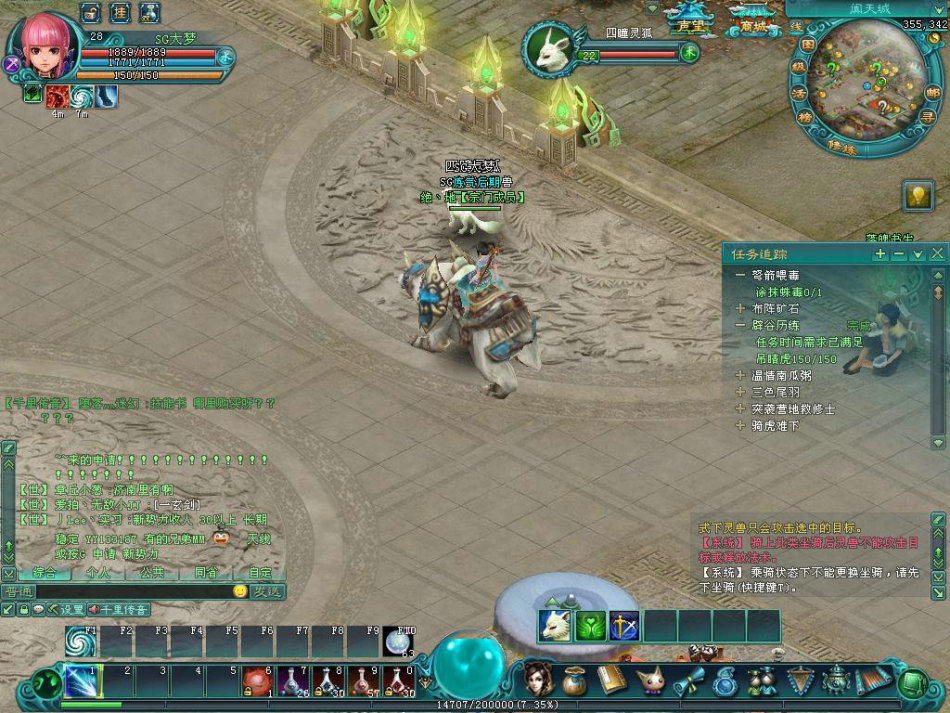Expand the 布阵矿石 quest entry
Screen dimensions: 950x713
pyautogui.click(x=741, y=309)
